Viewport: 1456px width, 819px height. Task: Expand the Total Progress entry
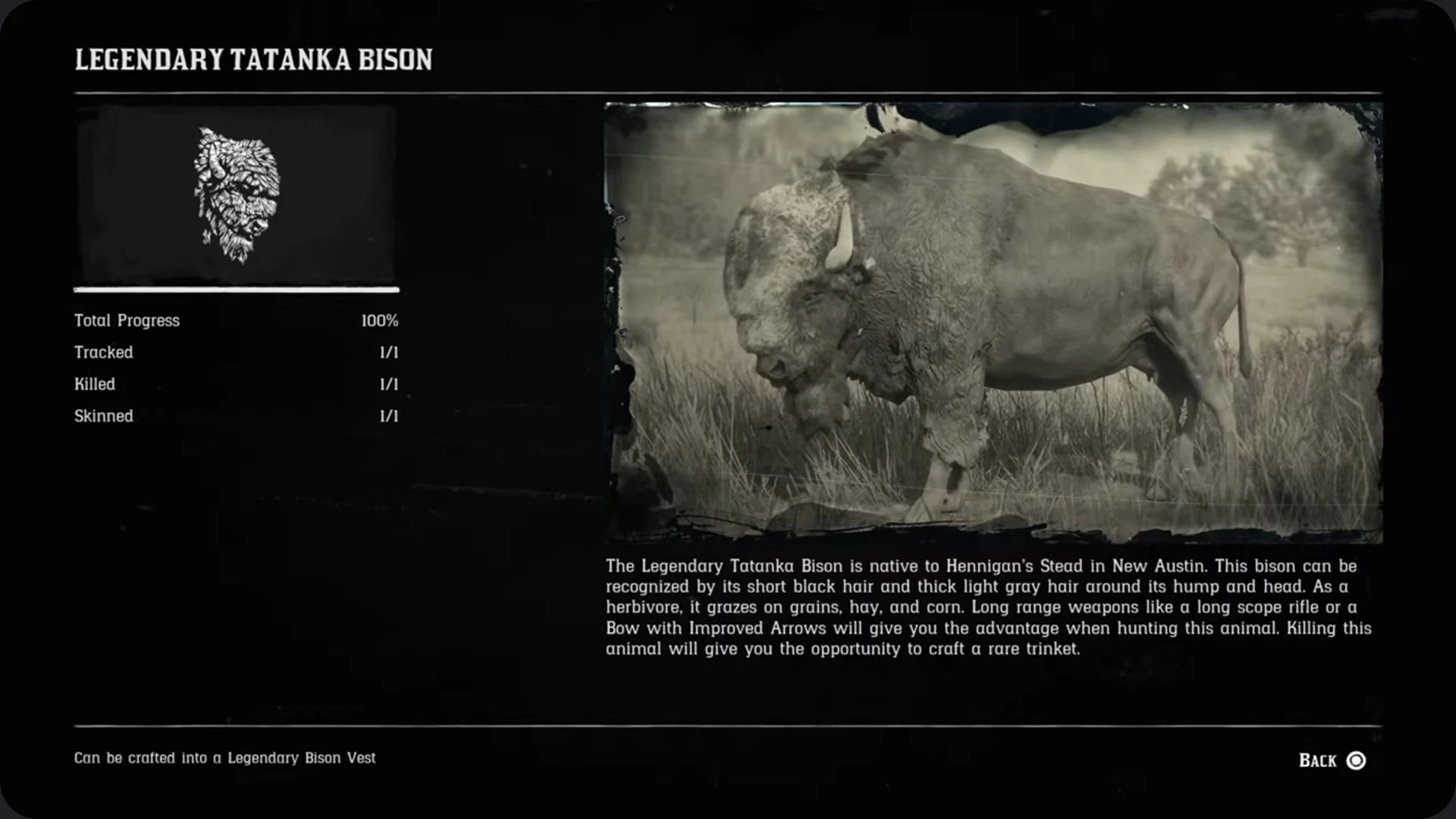[x=235, y=320]
